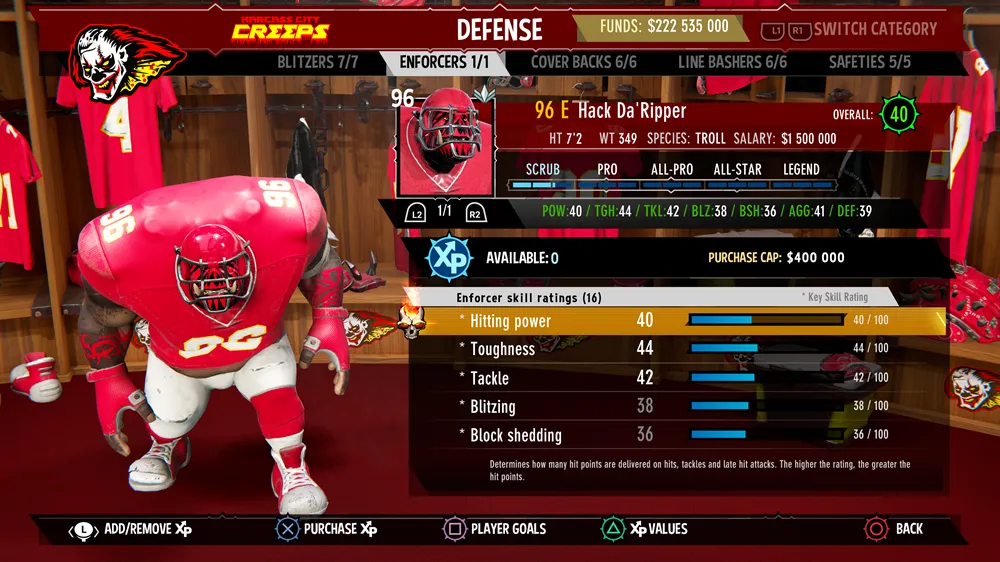Pick the Blitzing skill row

(x=680, y=406)
